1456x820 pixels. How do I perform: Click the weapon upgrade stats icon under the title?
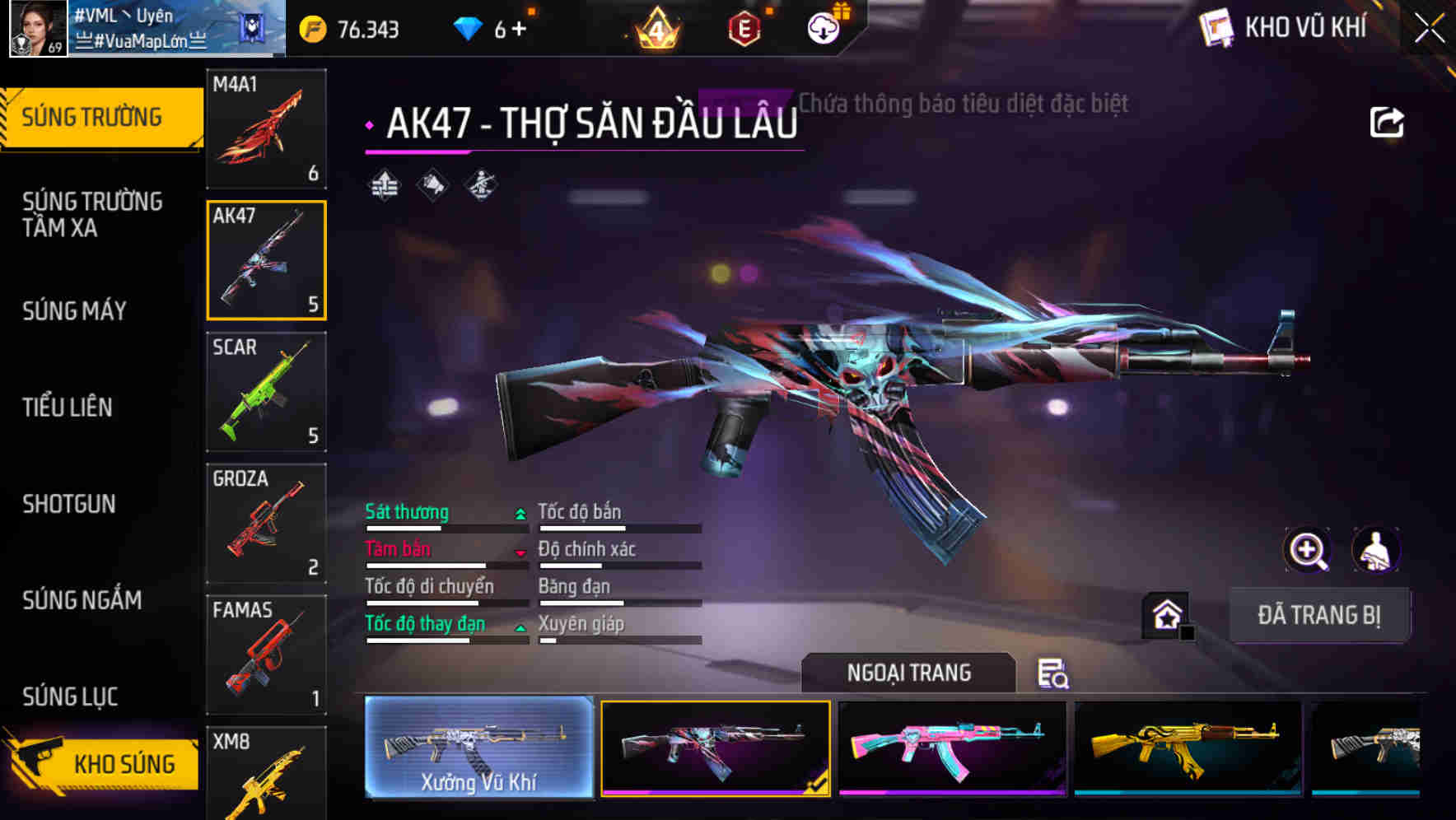point(384,186)
